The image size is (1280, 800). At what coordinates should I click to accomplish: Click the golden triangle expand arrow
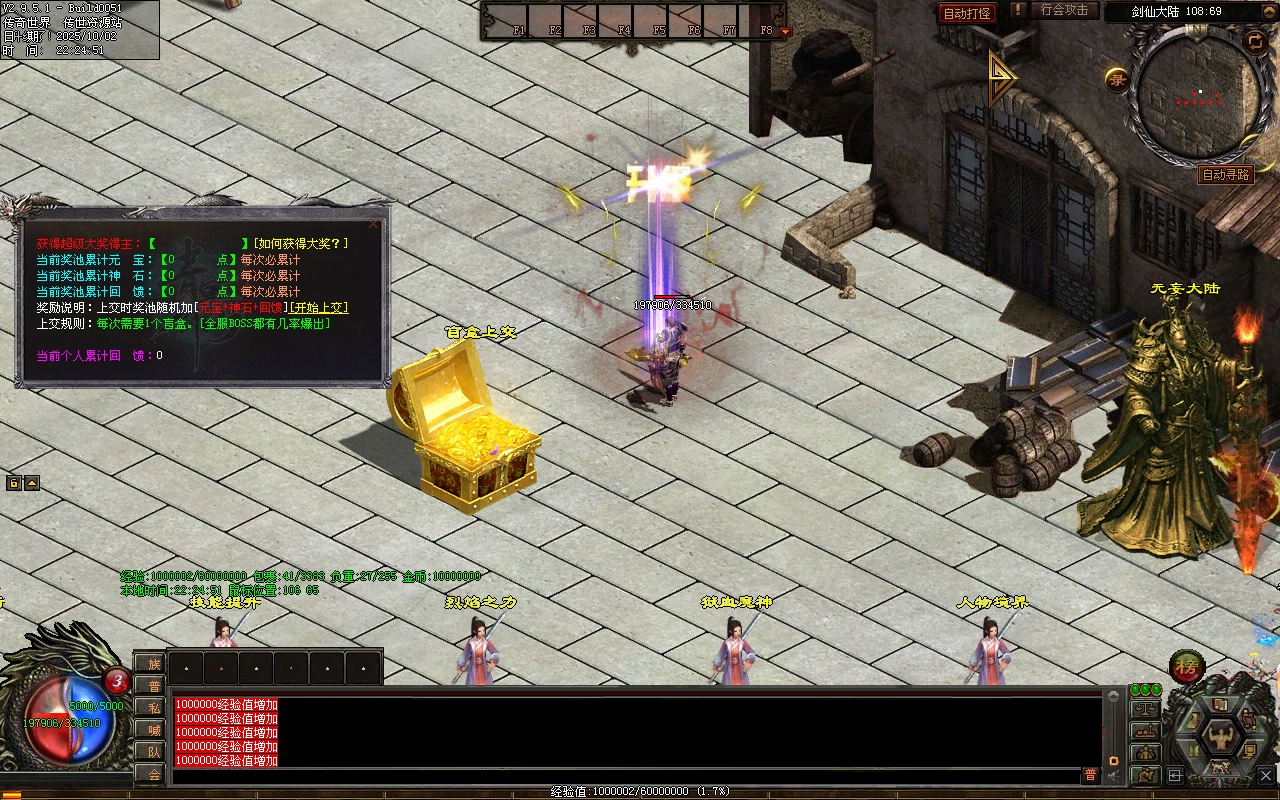point(1001,78)
